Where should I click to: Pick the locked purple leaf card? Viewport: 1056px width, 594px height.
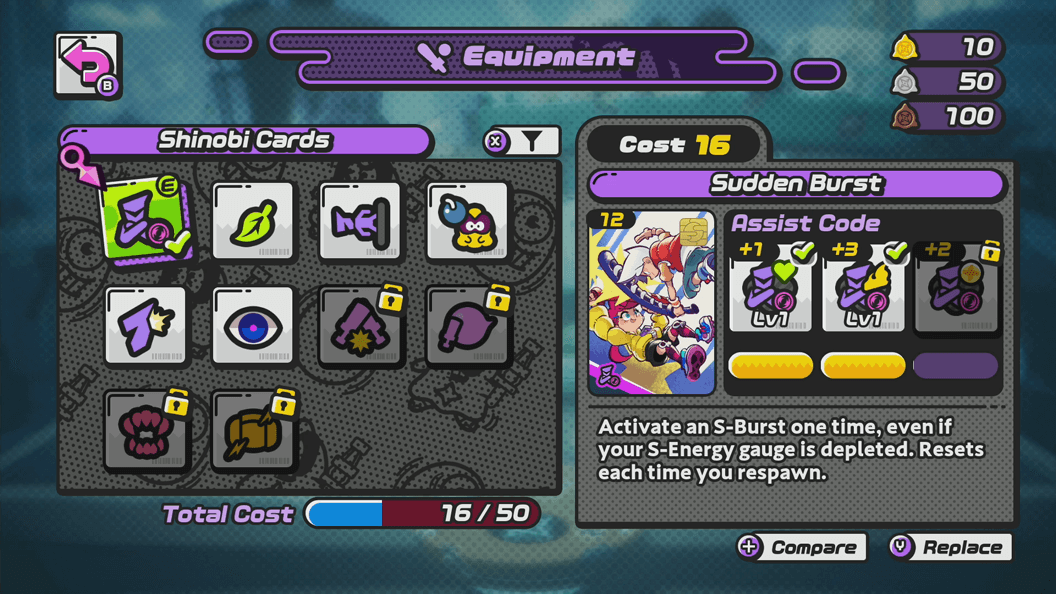pos(467,326)
